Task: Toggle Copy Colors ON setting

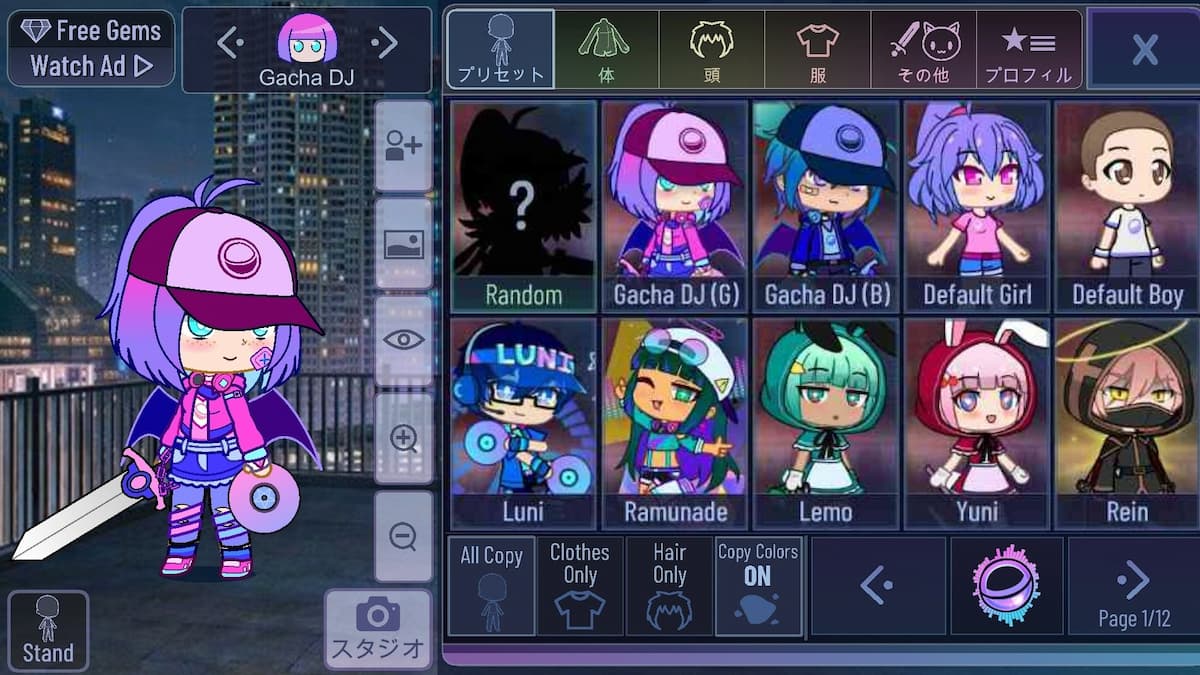Action: coord(758,586)
